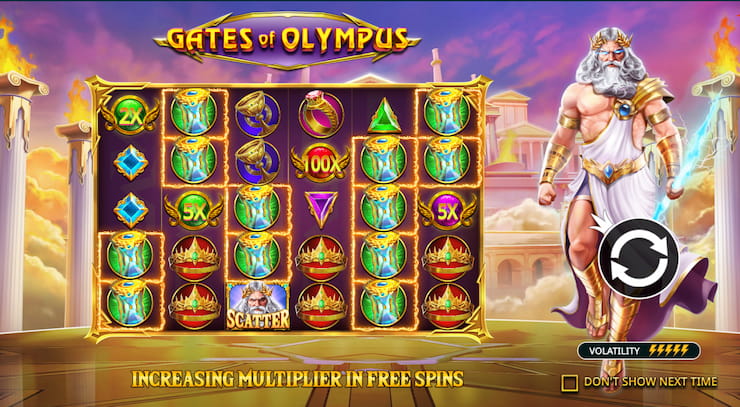Tick the Don't Show Next Time checkbox
Image resolution: width=740 pixels, height=407 pixels.
570,382
